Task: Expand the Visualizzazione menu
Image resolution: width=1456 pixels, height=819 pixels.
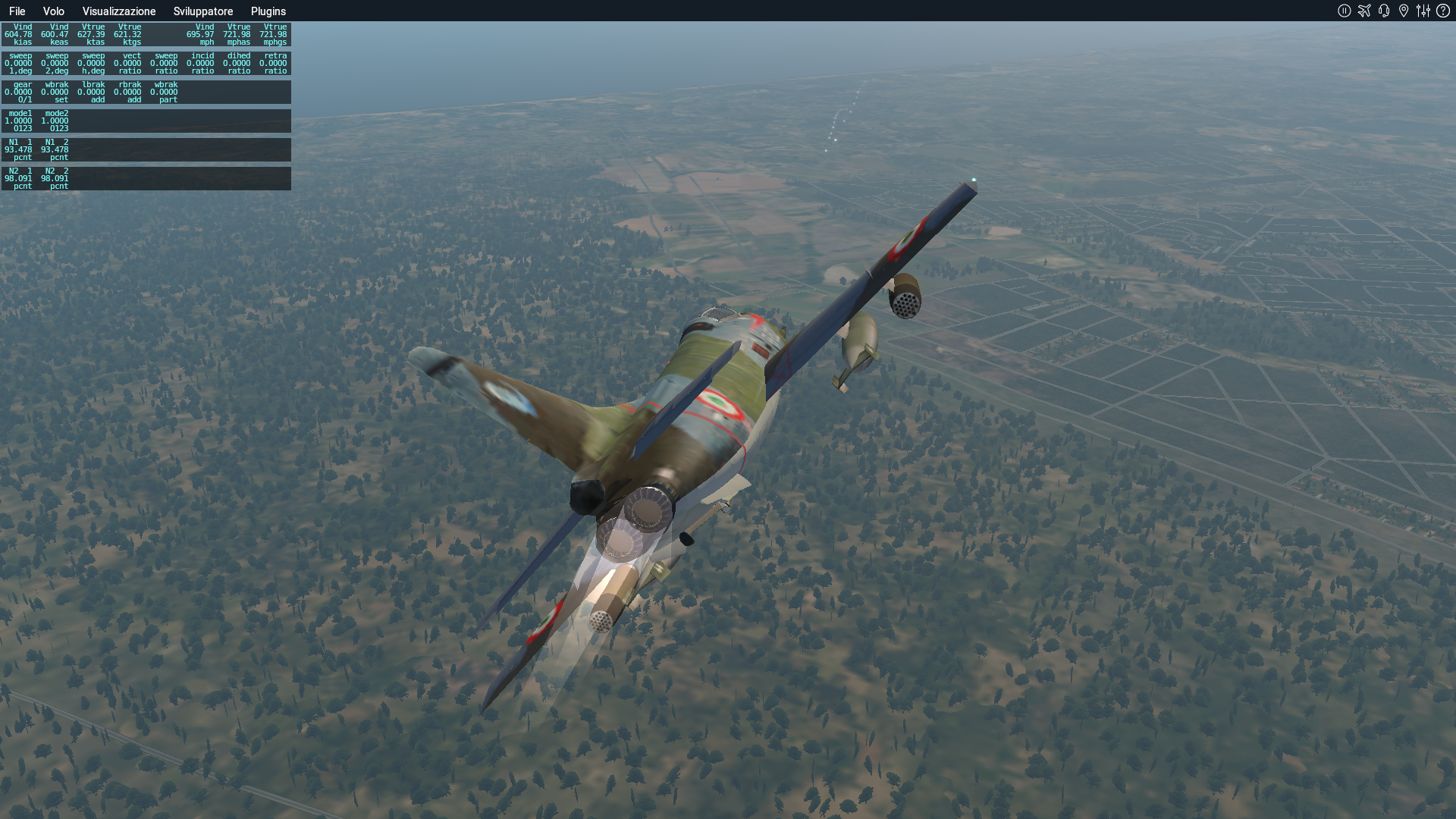Action: coord(119,11)
